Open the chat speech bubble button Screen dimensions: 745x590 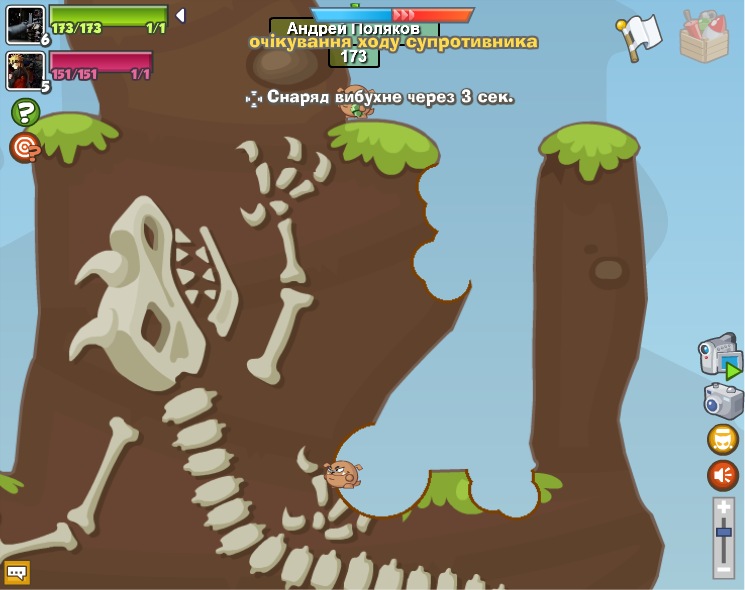pyautogui.click(x=17, y=572)
